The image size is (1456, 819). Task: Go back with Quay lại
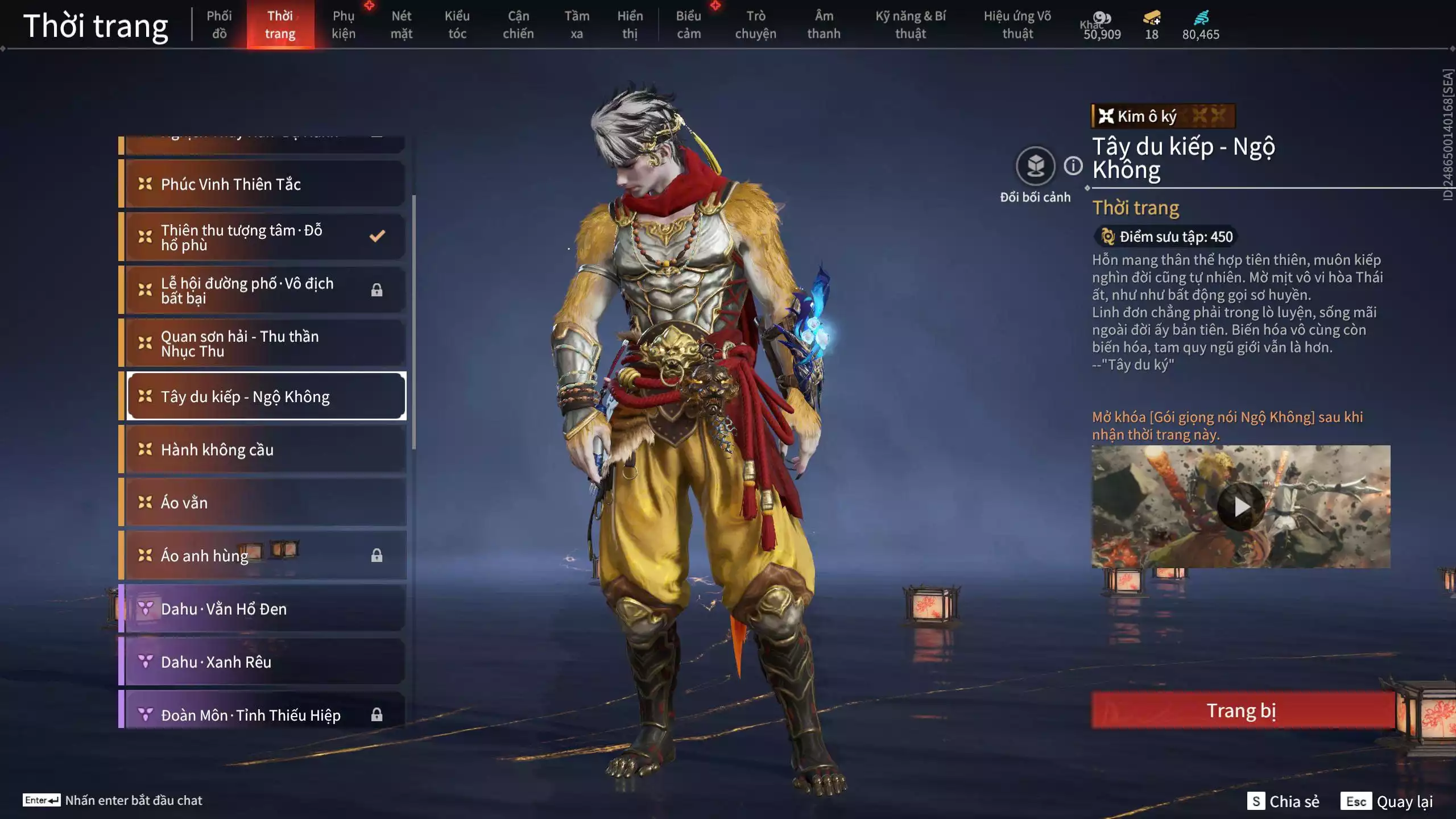1387,801
